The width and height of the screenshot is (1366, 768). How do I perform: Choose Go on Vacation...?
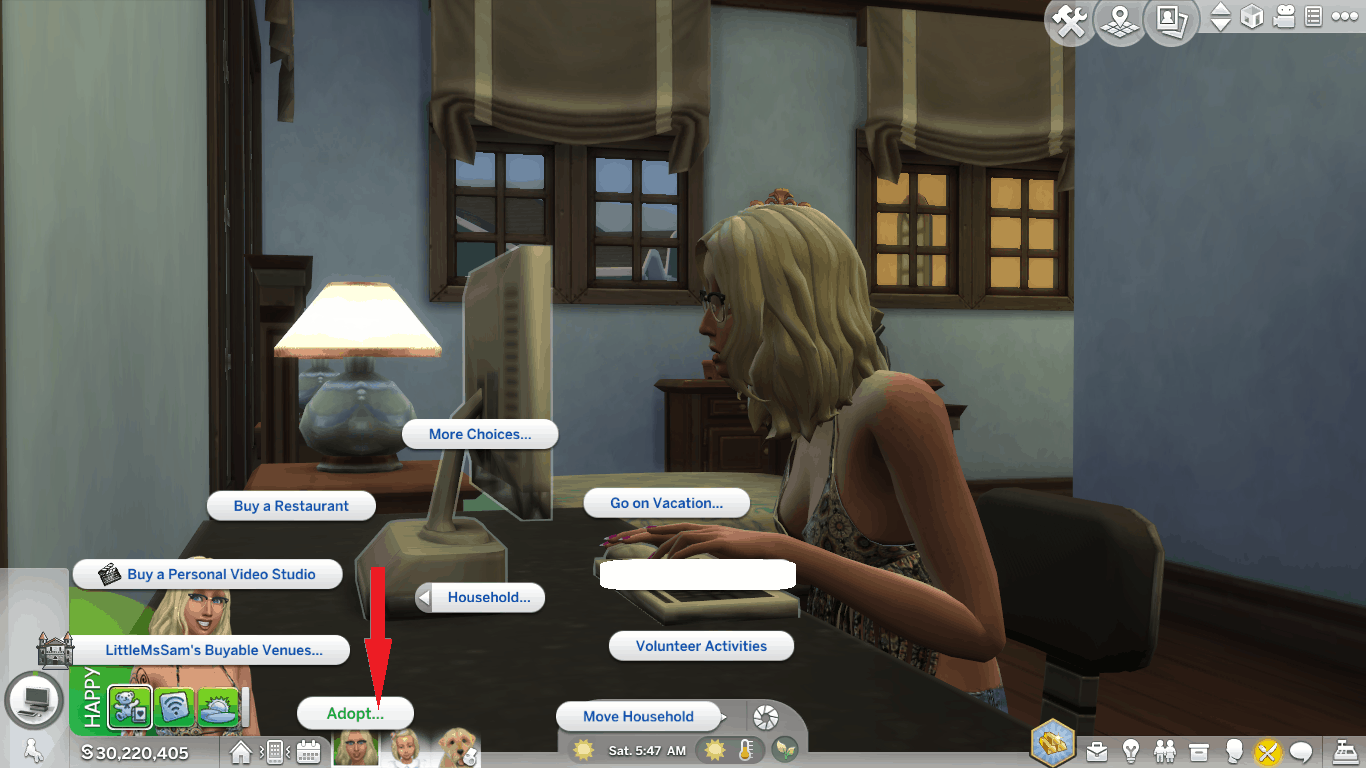pos(666,503)
